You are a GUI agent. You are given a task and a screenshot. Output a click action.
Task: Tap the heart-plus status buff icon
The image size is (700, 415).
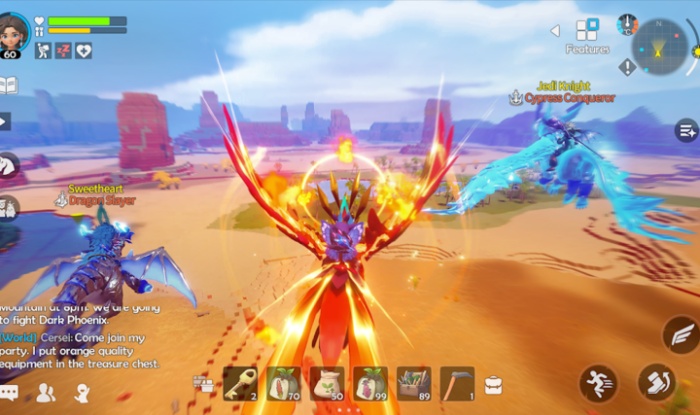[x=85, y=50]
